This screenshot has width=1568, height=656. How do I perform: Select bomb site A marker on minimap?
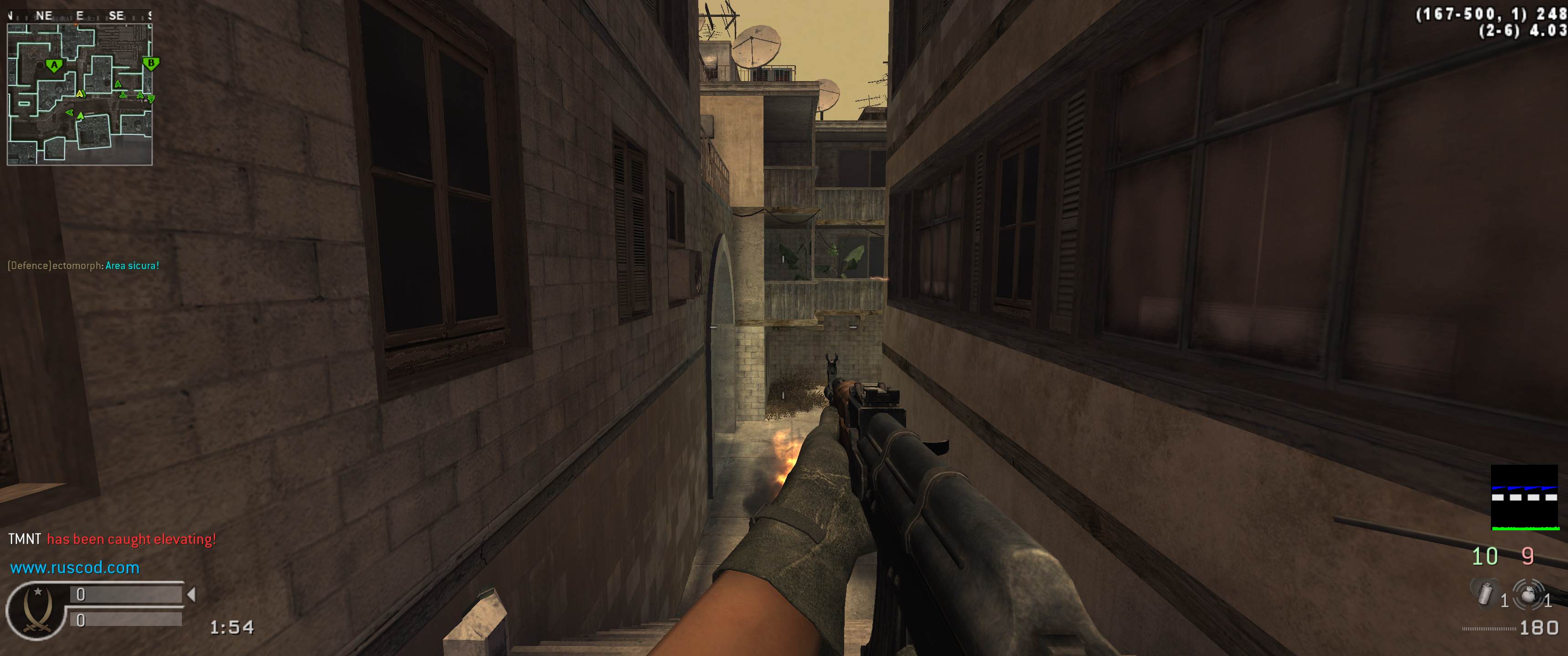[x=54, y=65]
